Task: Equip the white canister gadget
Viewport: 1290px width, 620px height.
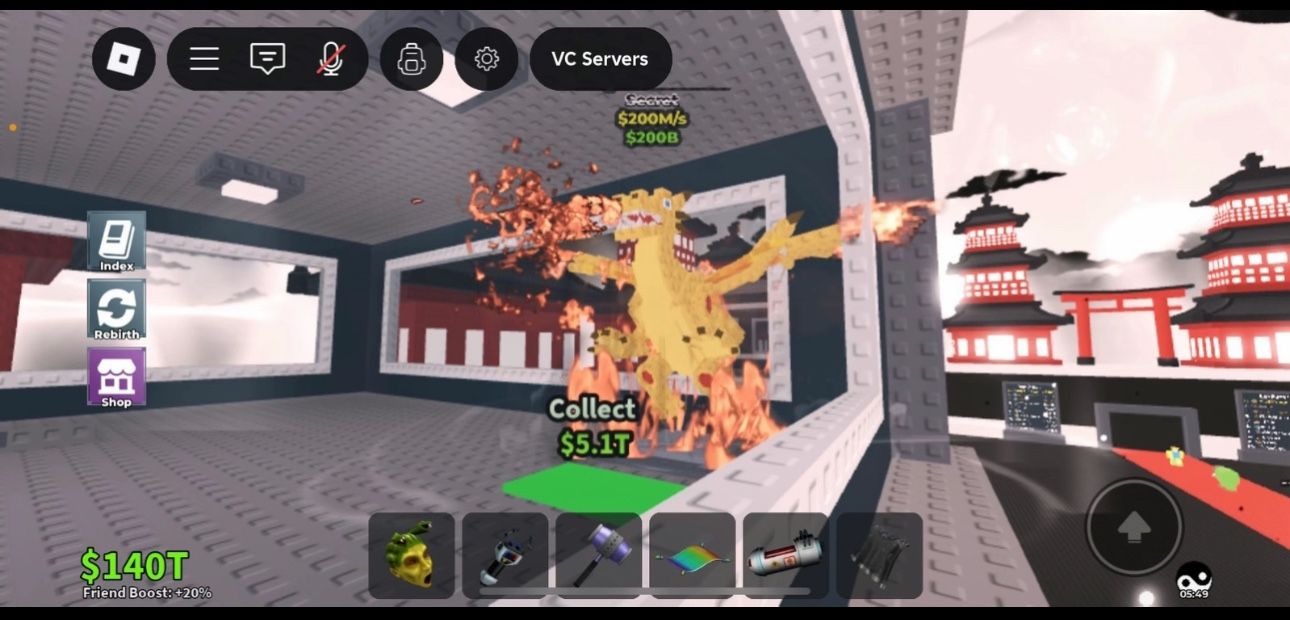Action: coord(785,556)
